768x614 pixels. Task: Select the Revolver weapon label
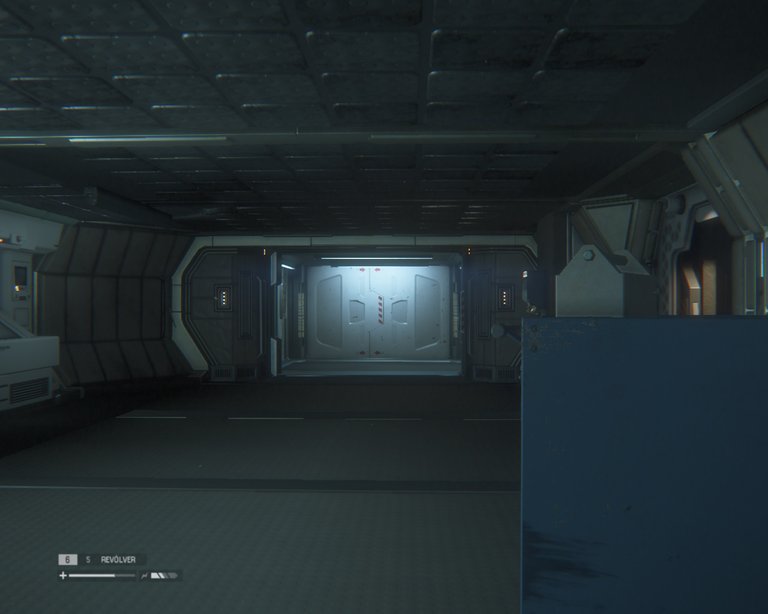pos(121,560)
